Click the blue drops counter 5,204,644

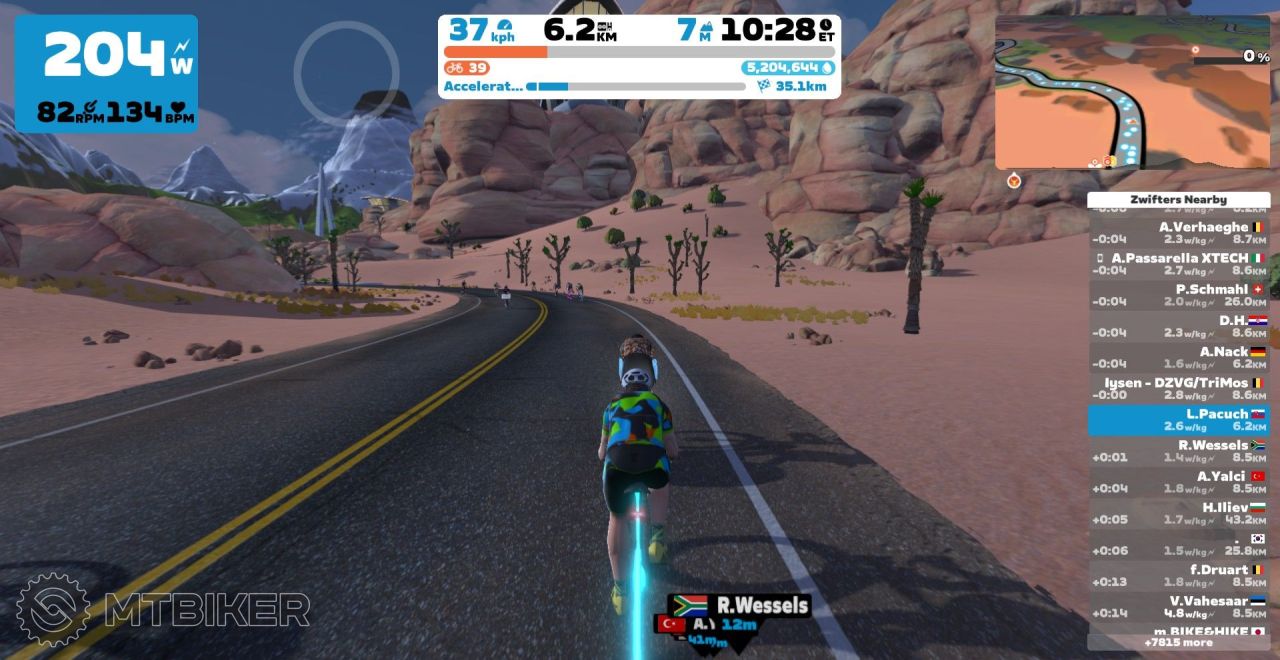(788, 68)
